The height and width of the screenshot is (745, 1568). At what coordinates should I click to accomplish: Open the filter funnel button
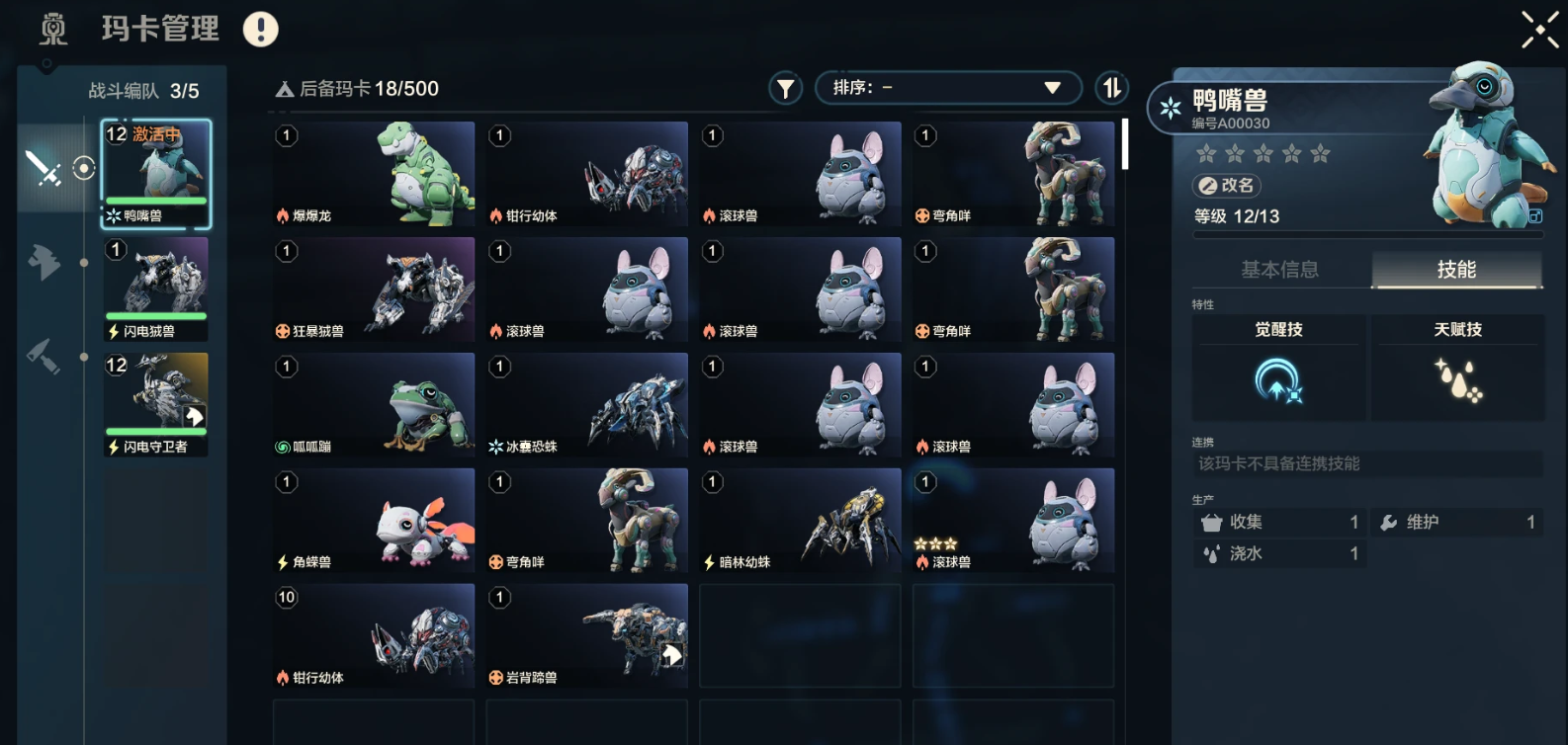pyautogui.click(x=785, y=89)
